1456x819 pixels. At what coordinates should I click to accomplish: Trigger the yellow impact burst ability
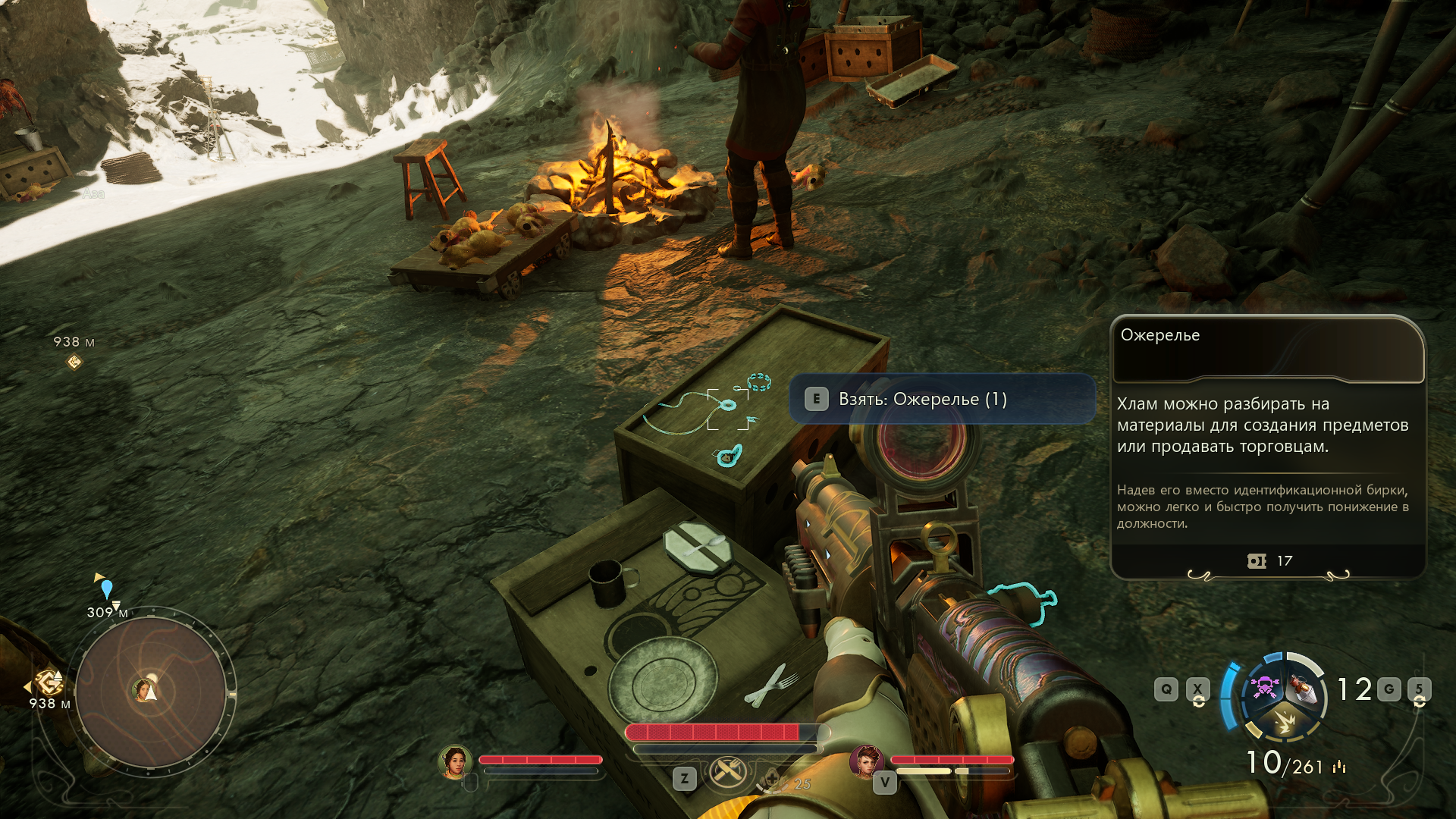click(1285, 720)
